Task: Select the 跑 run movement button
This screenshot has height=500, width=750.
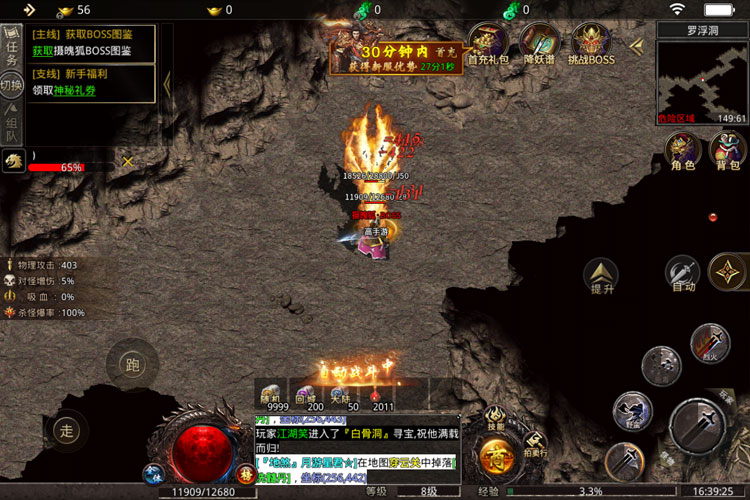Action: click(132, 365)
